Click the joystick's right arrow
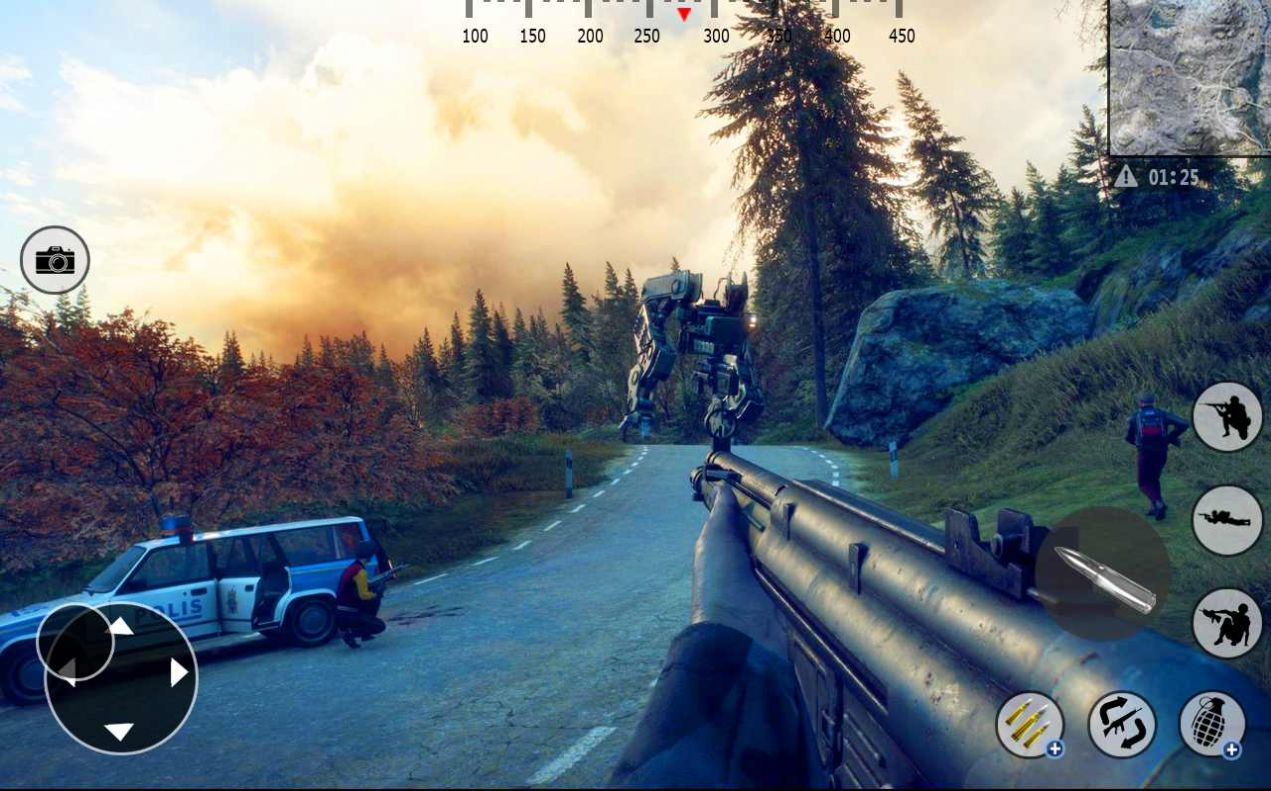The height and width of the screenshot is (791, 1271). tap(179, 672)
